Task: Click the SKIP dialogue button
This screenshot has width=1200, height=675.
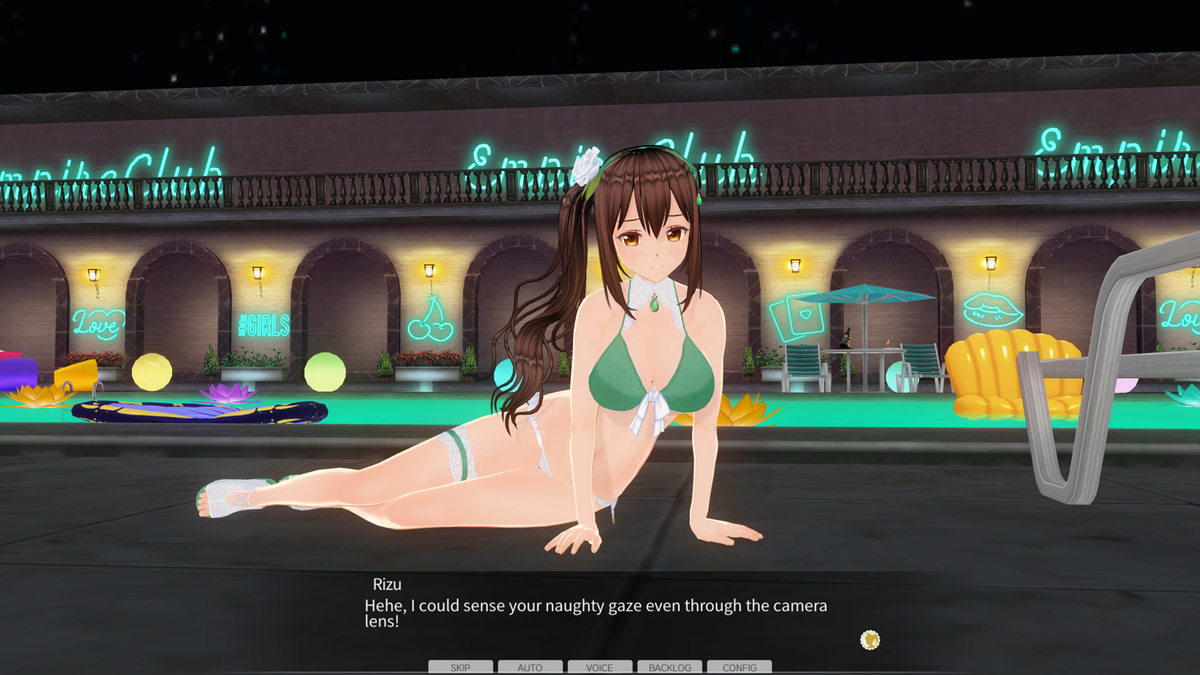Action: [460, 667]
